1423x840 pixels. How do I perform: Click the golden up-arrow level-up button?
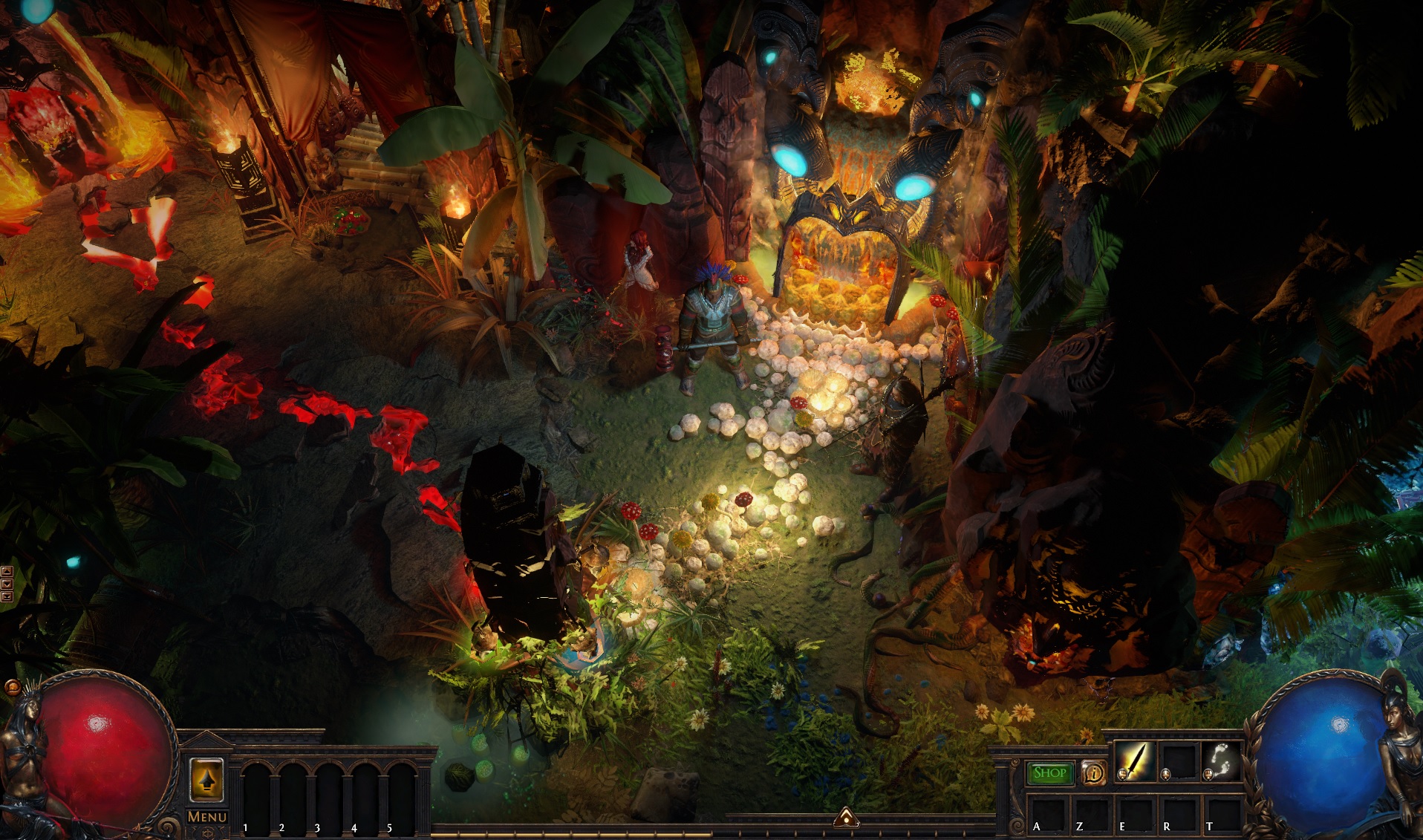point(207,780)
